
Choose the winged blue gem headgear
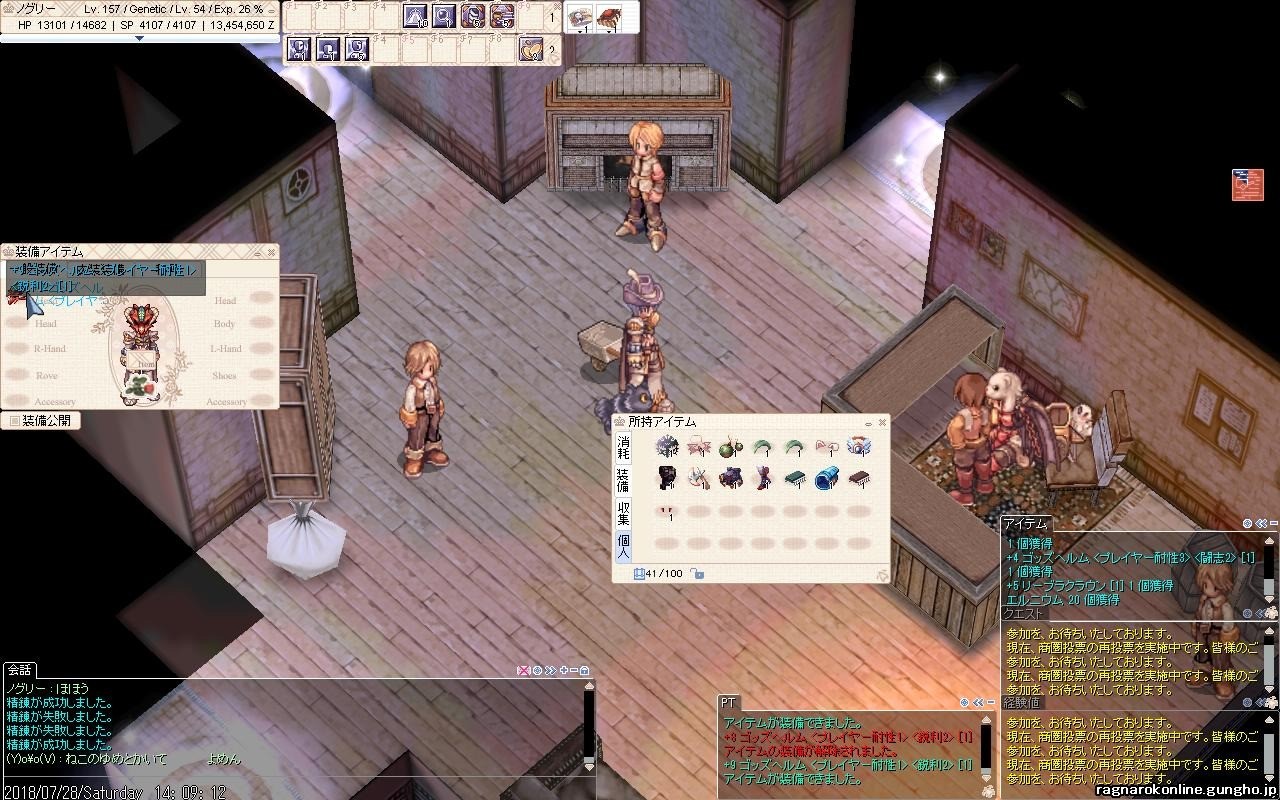(858, 447)
